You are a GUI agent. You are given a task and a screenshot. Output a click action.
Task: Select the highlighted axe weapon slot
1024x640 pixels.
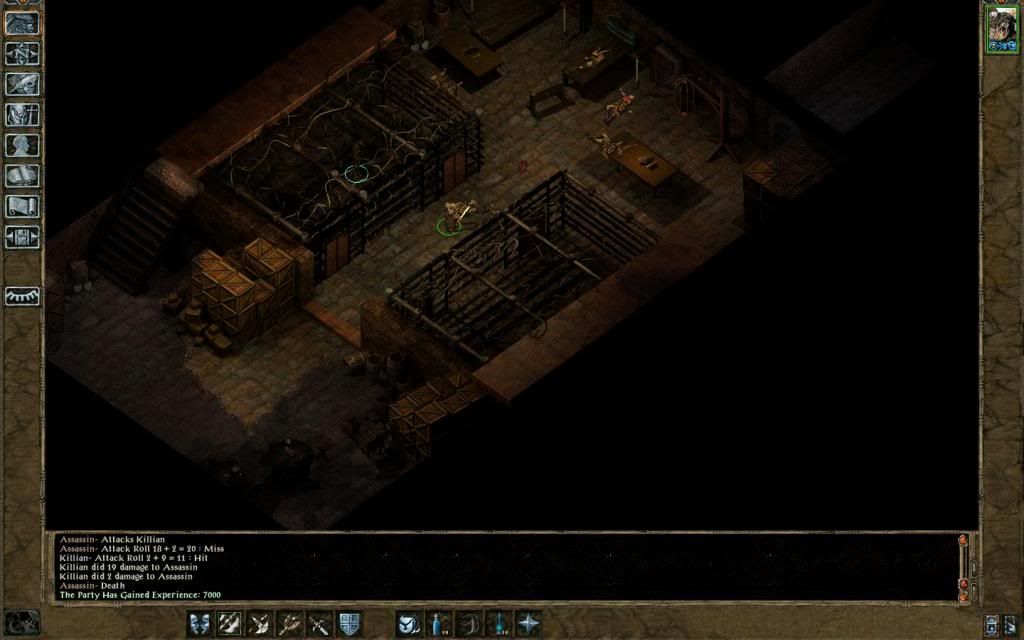(229, 623)
